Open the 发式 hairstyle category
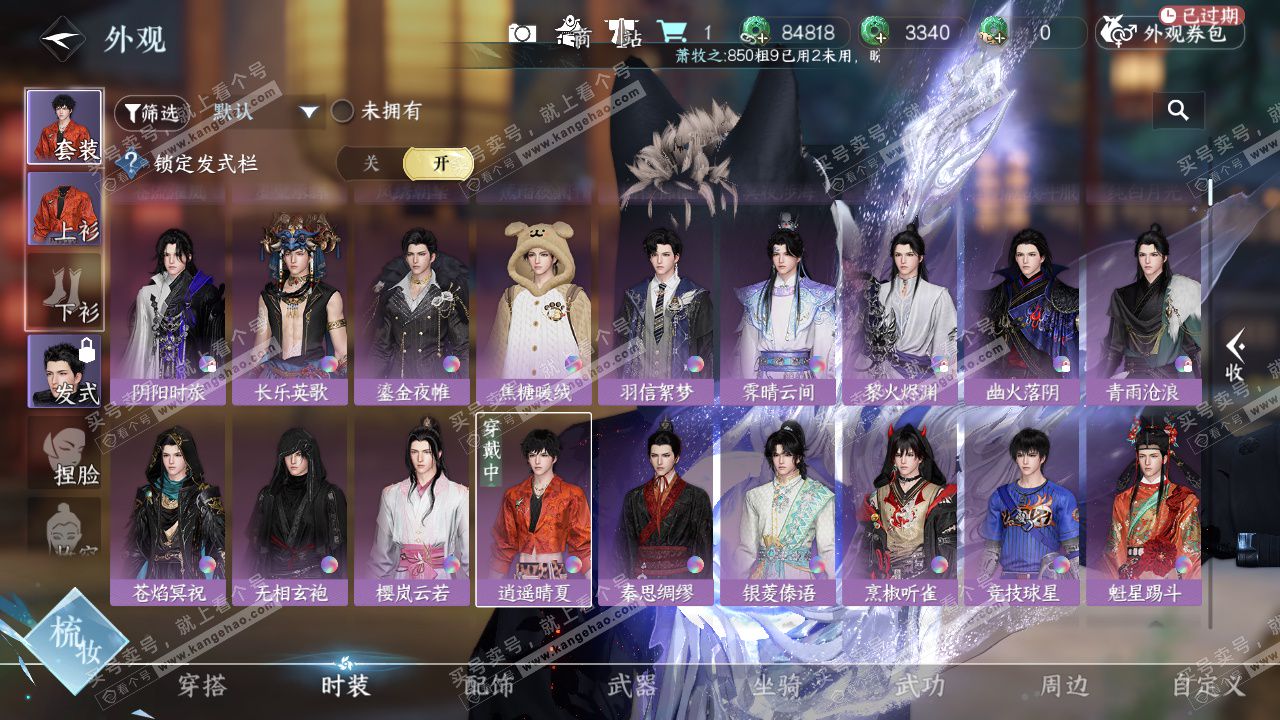Viewport: 1280px width, 720px height. (x=64, y=370)
